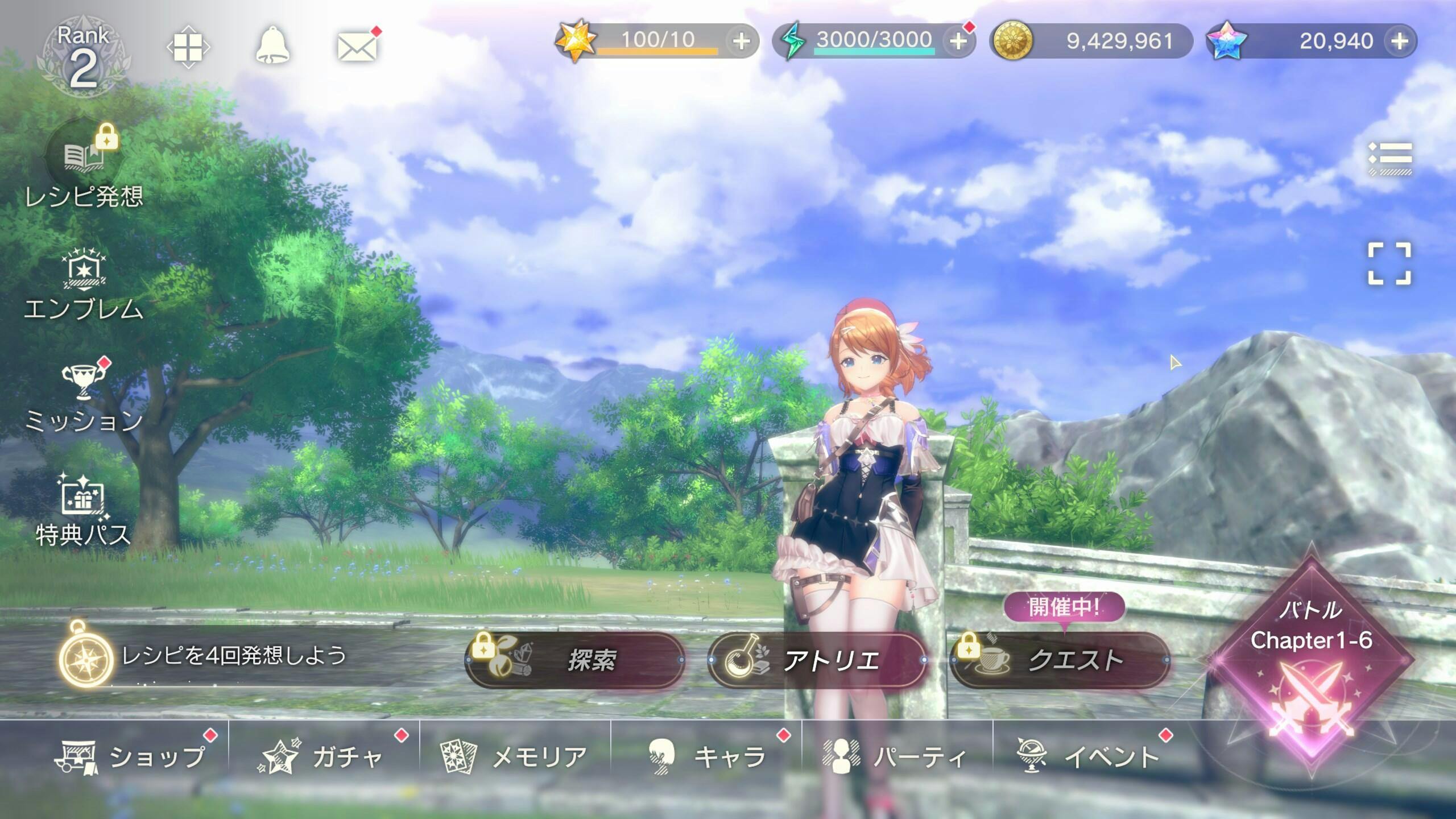Screen dimensions: 1456x819
Task: Open the mailbox envelope icon
Action: coord(357,47)
